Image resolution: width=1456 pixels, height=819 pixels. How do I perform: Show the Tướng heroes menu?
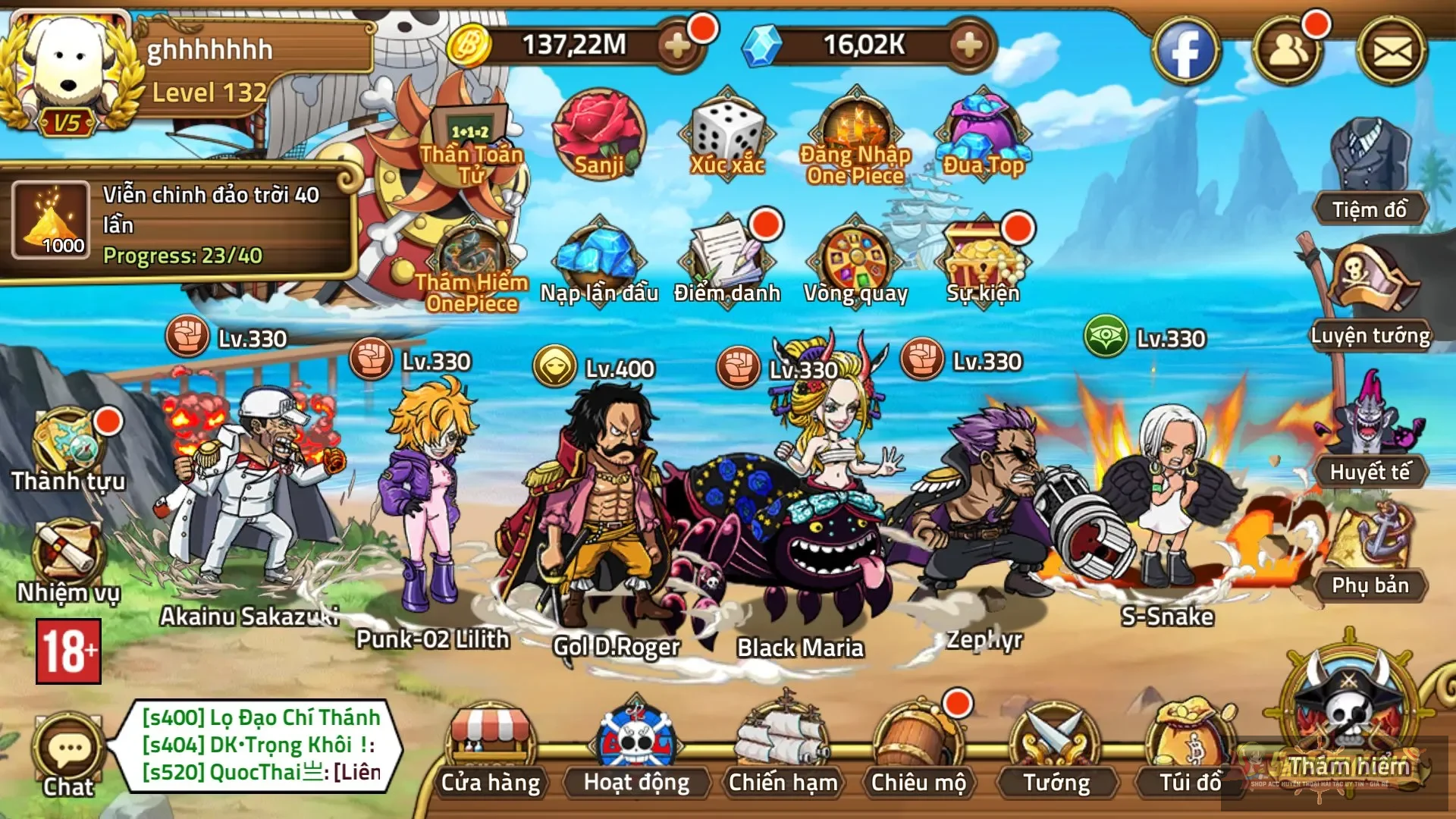pyautogui.click(x=1056, y=751)
